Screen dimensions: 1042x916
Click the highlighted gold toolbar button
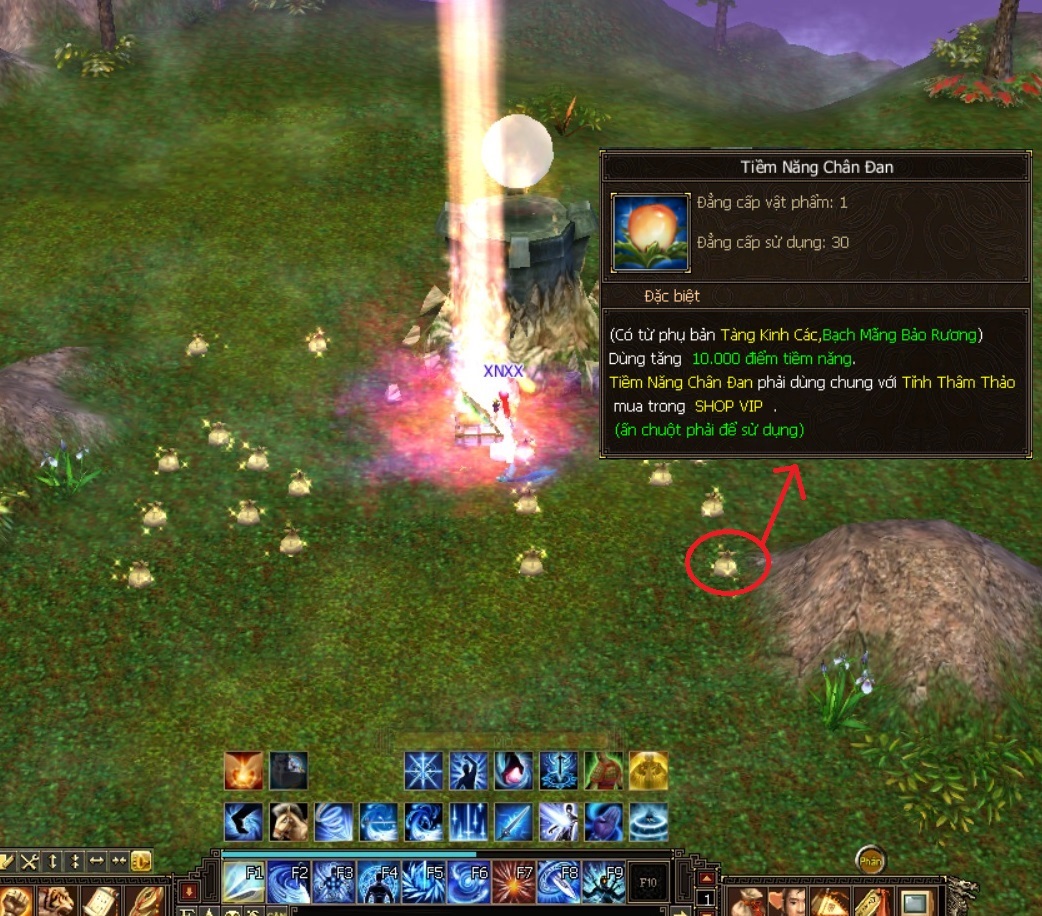[141, 860]
